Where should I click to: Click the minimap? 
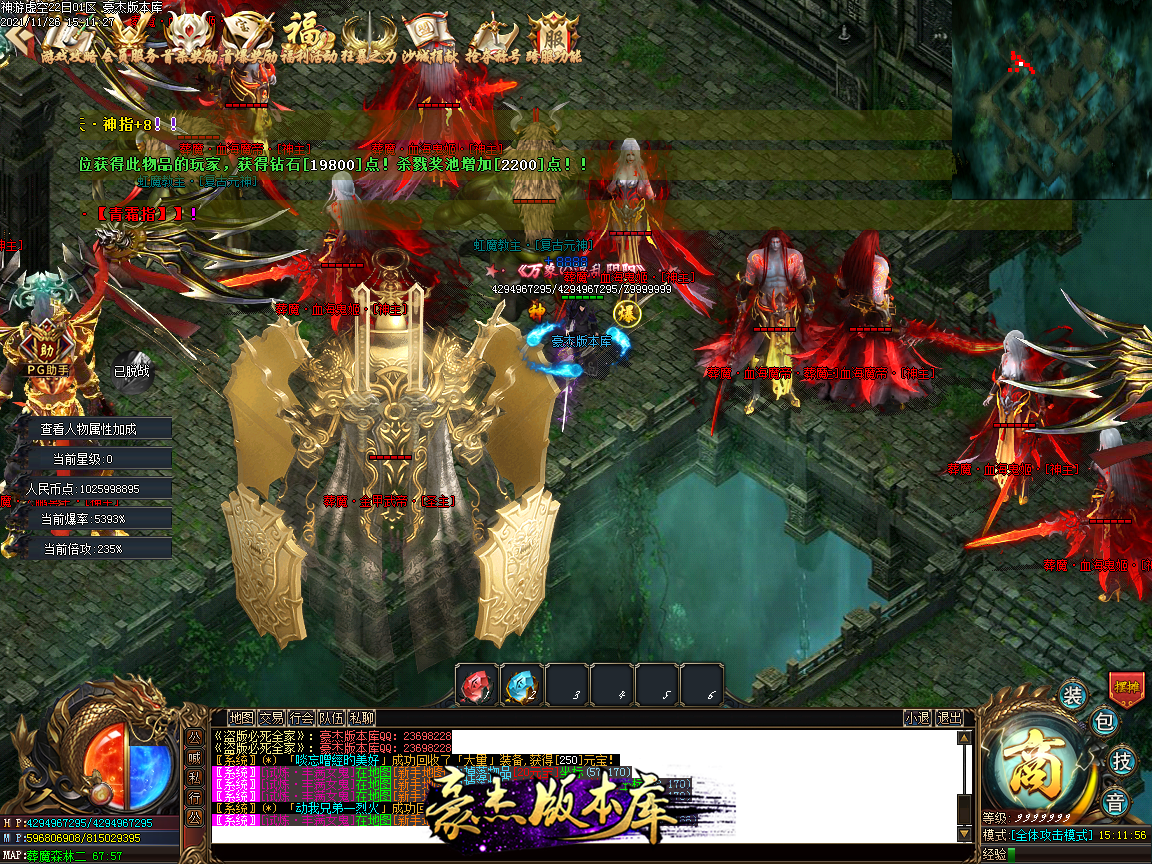coord(1051,98)
